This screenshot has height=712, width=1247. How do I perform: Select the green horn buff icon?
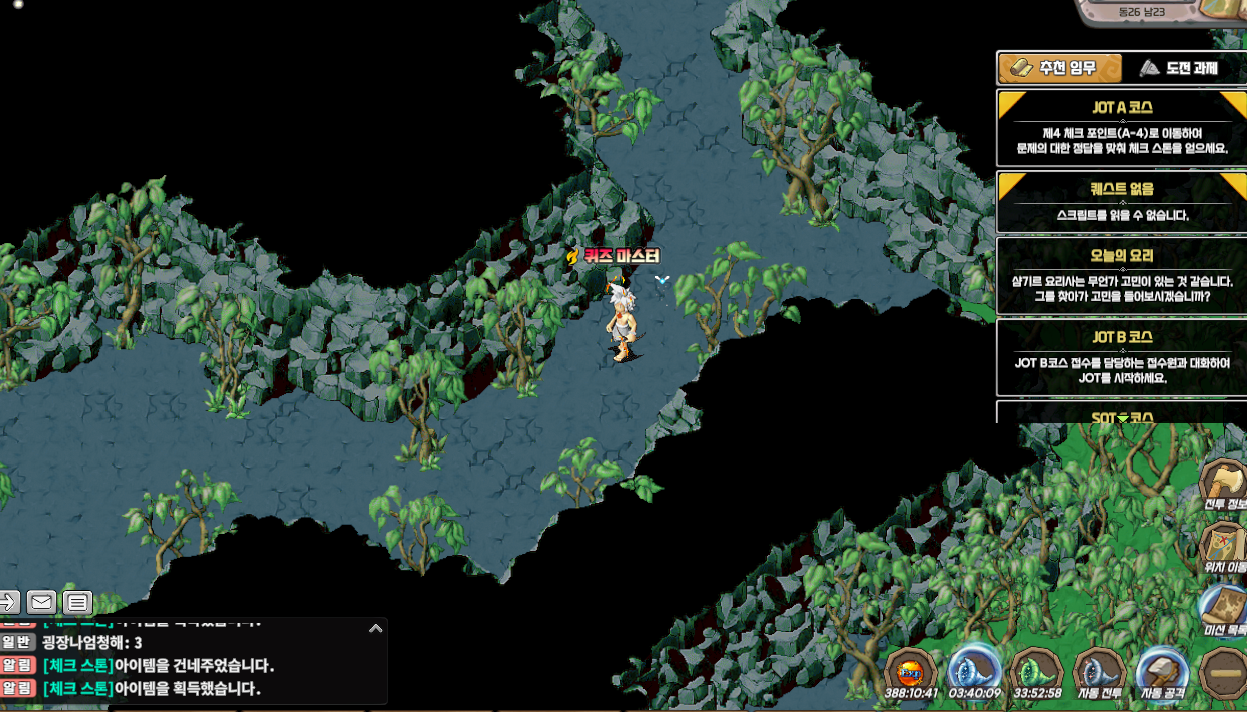(1036, 672)
